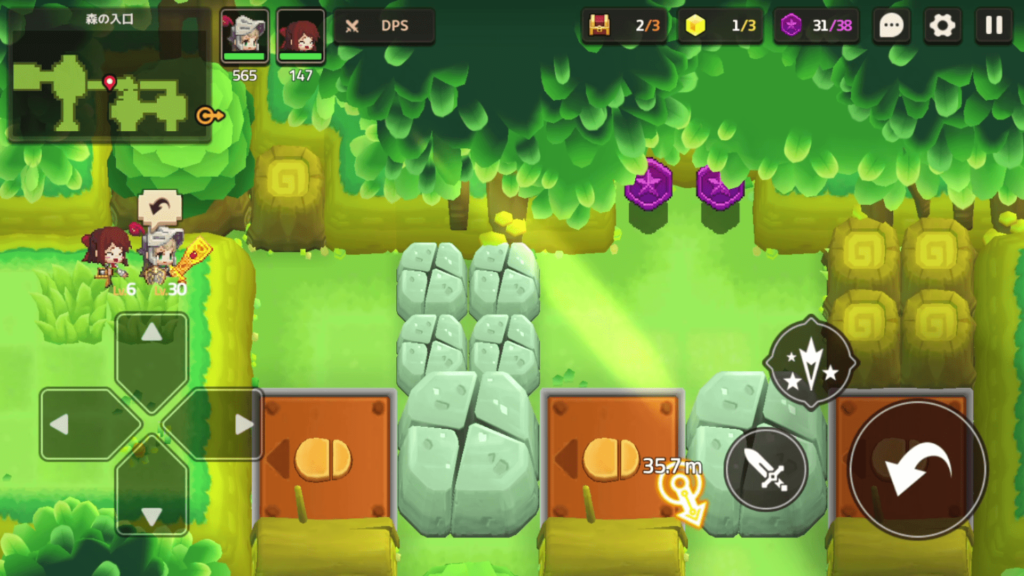This screenshot has width=1024, height=576.
Task: Tap the orange arrow beside the minimap
Action: [209, 116]
